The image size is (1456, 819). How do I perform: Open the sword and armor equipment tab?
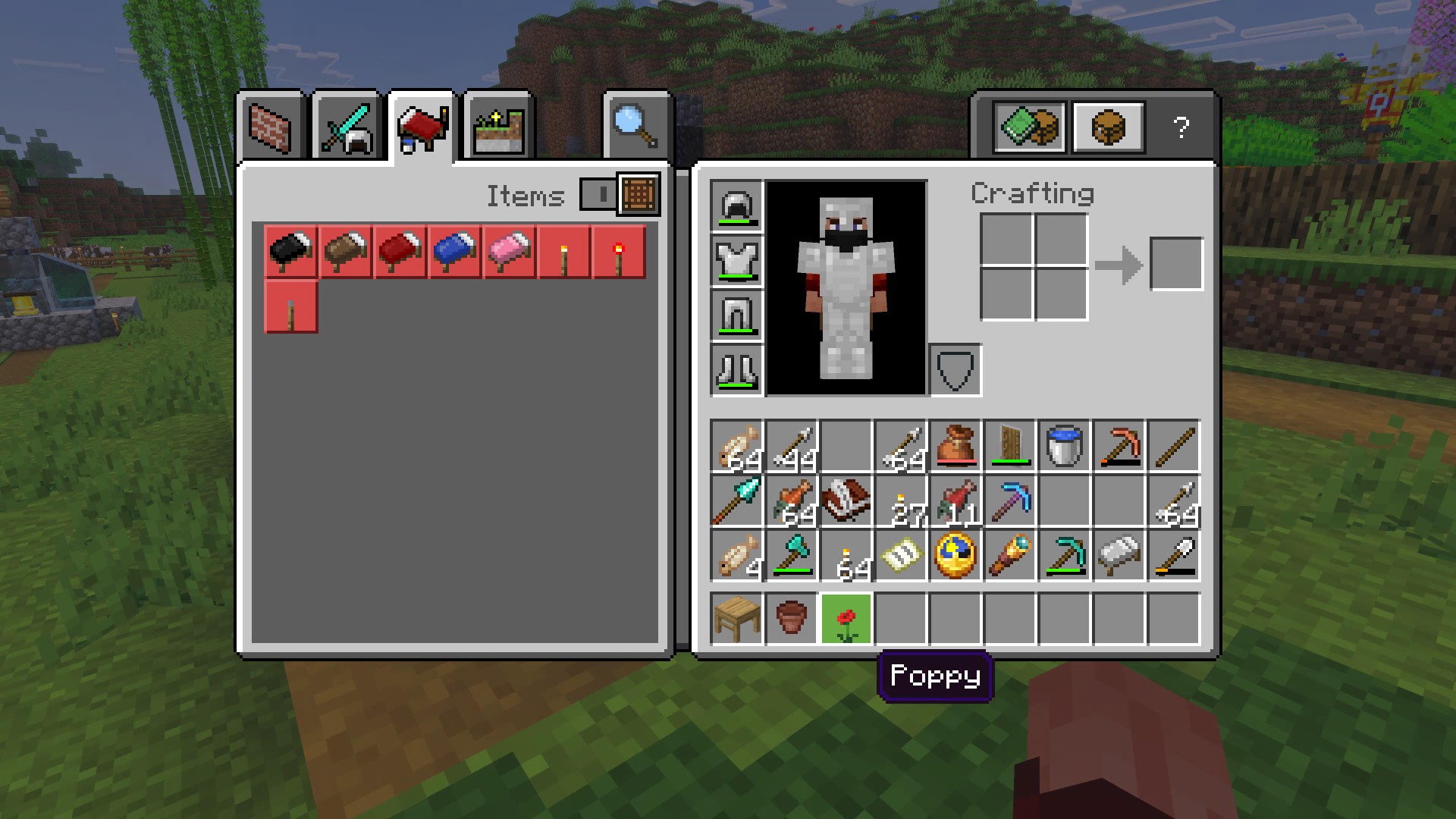tap(347, 127)
